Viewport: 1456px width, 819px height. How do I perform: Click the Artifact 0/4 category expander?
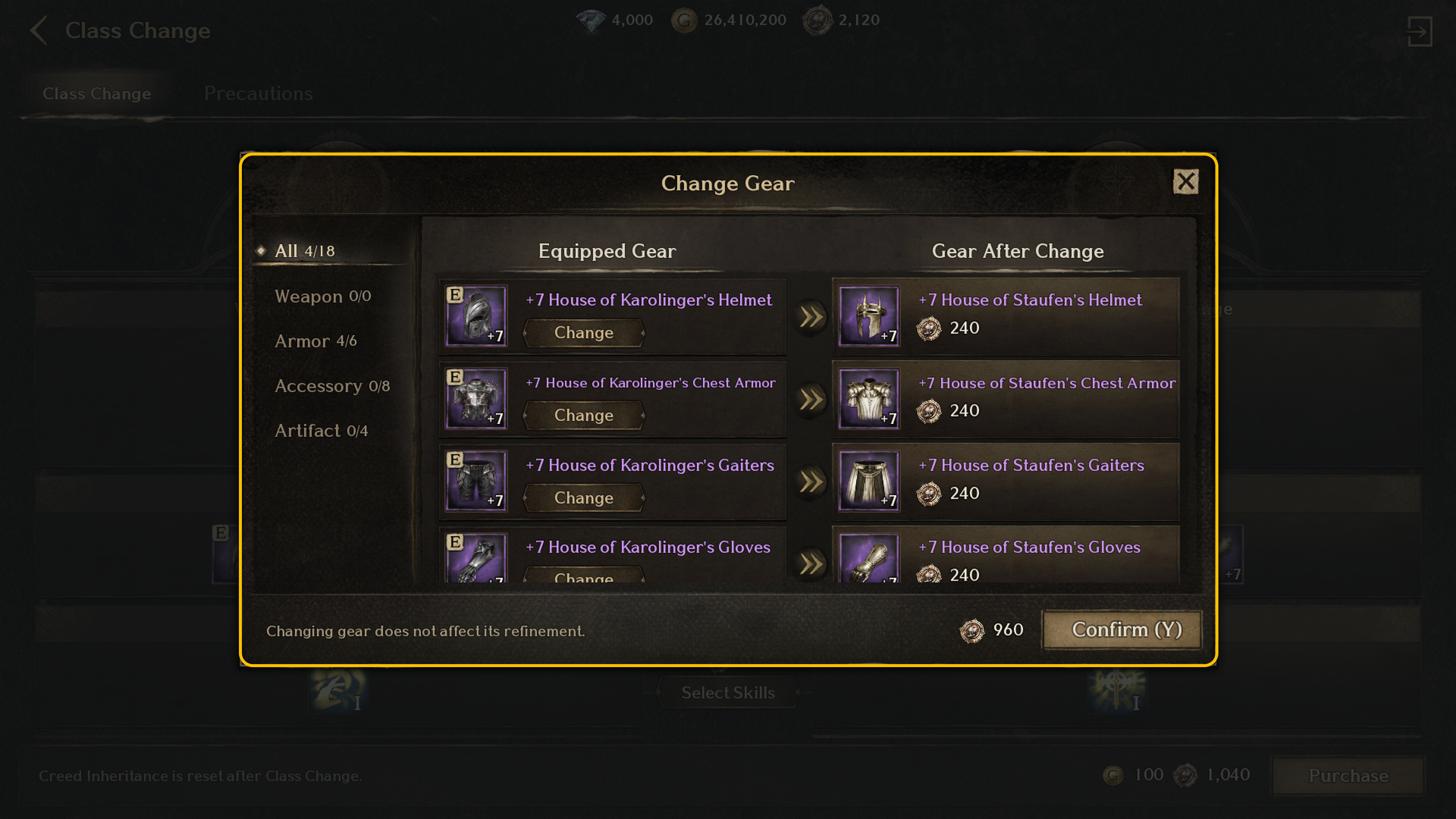(320, 431)
